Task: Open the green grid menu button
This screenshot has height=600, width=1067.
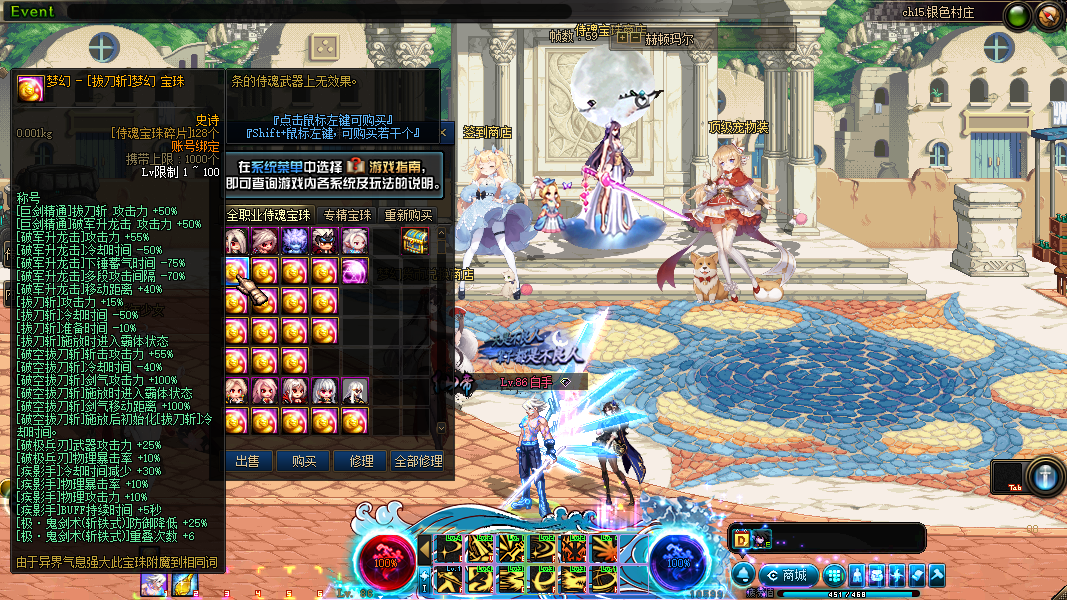Action: pyautogui.click(x=836, y=575)
